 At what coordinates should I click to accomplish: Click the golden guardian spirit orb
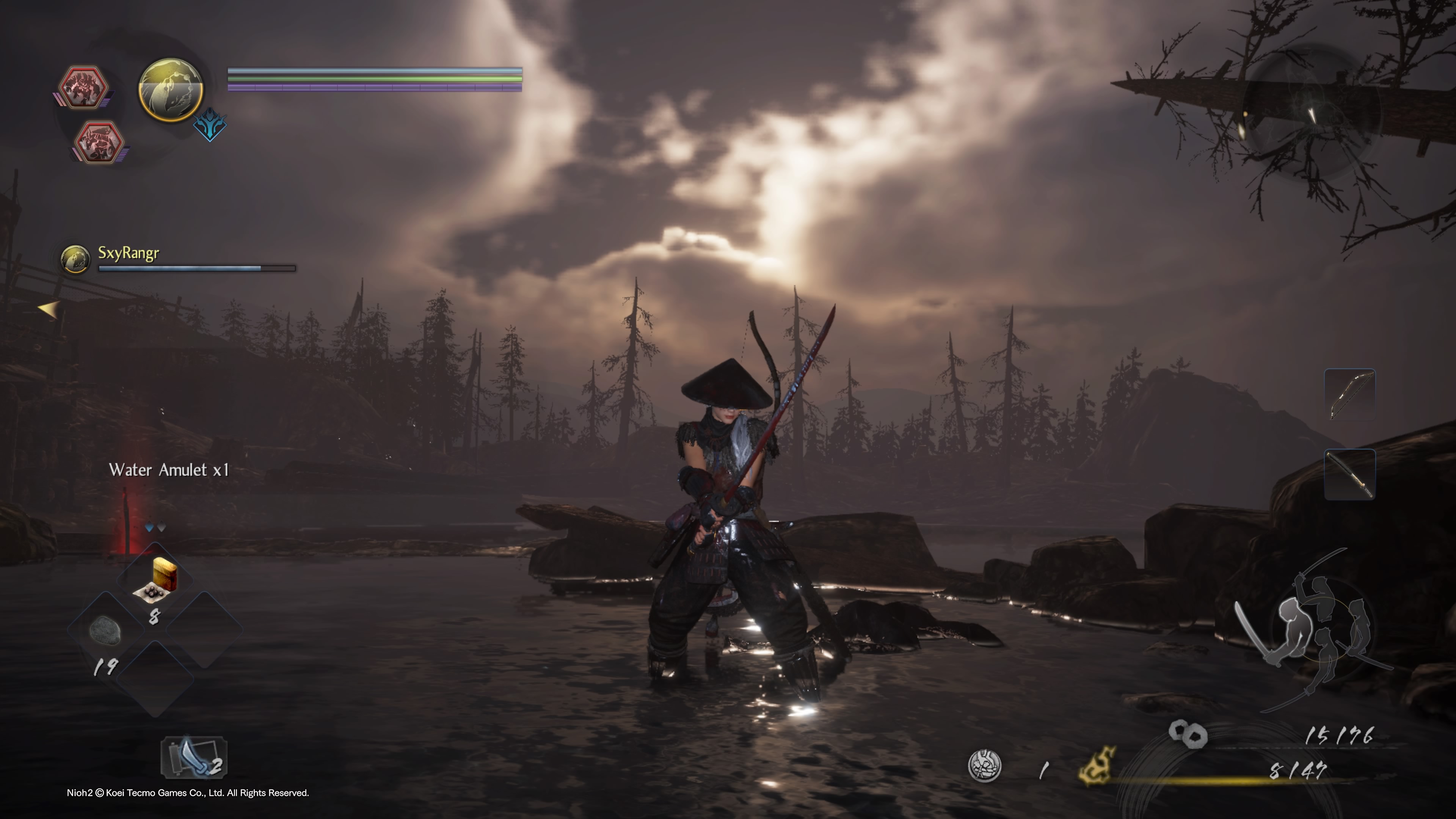171,90
